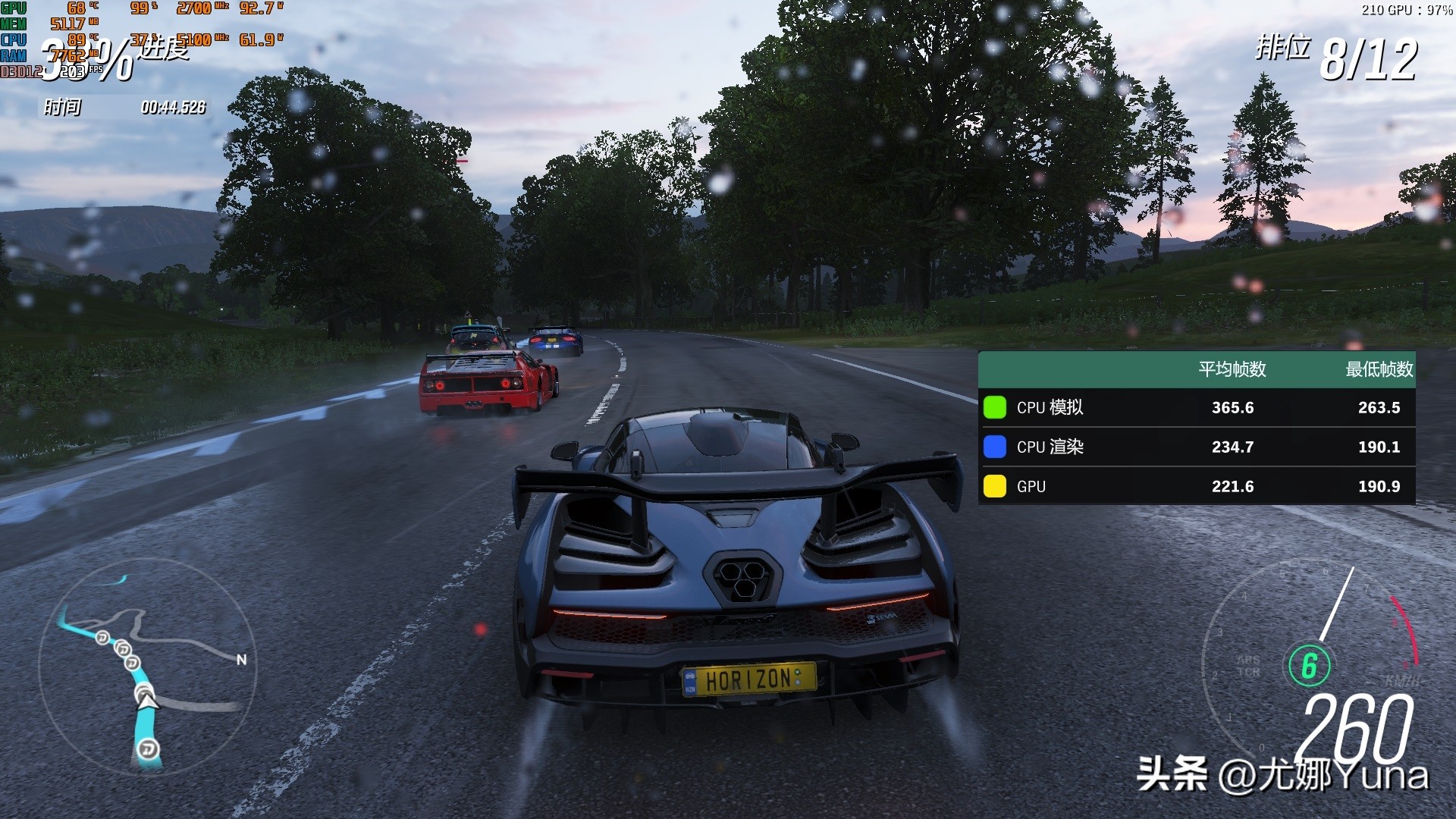Click the blue CPU 渲染 color swatch
The image size is (1456, 819).
click(x=994, y=447)
